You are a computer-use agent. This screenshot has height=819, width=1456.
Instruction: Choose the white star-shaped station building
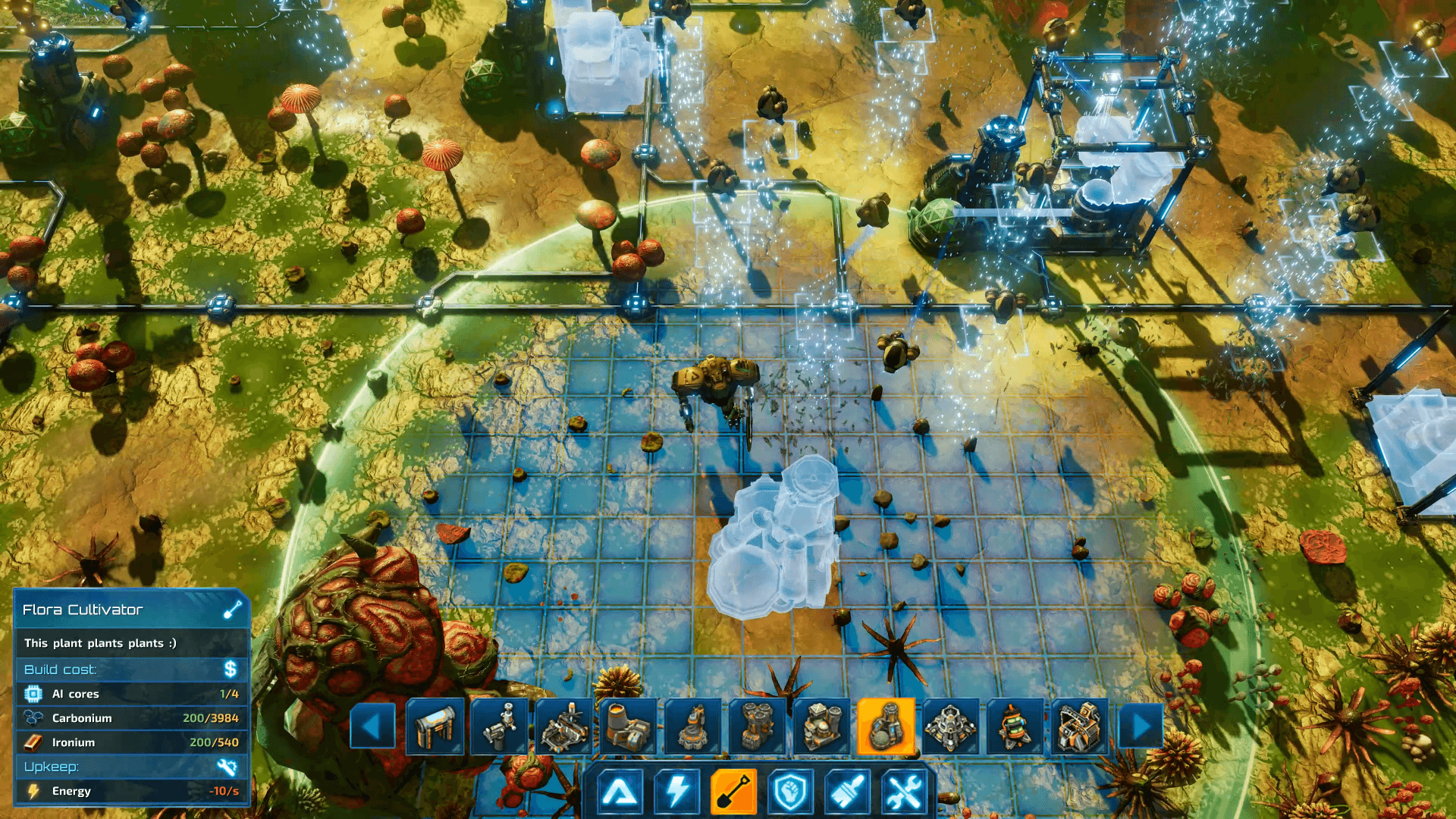click(949, 726)
